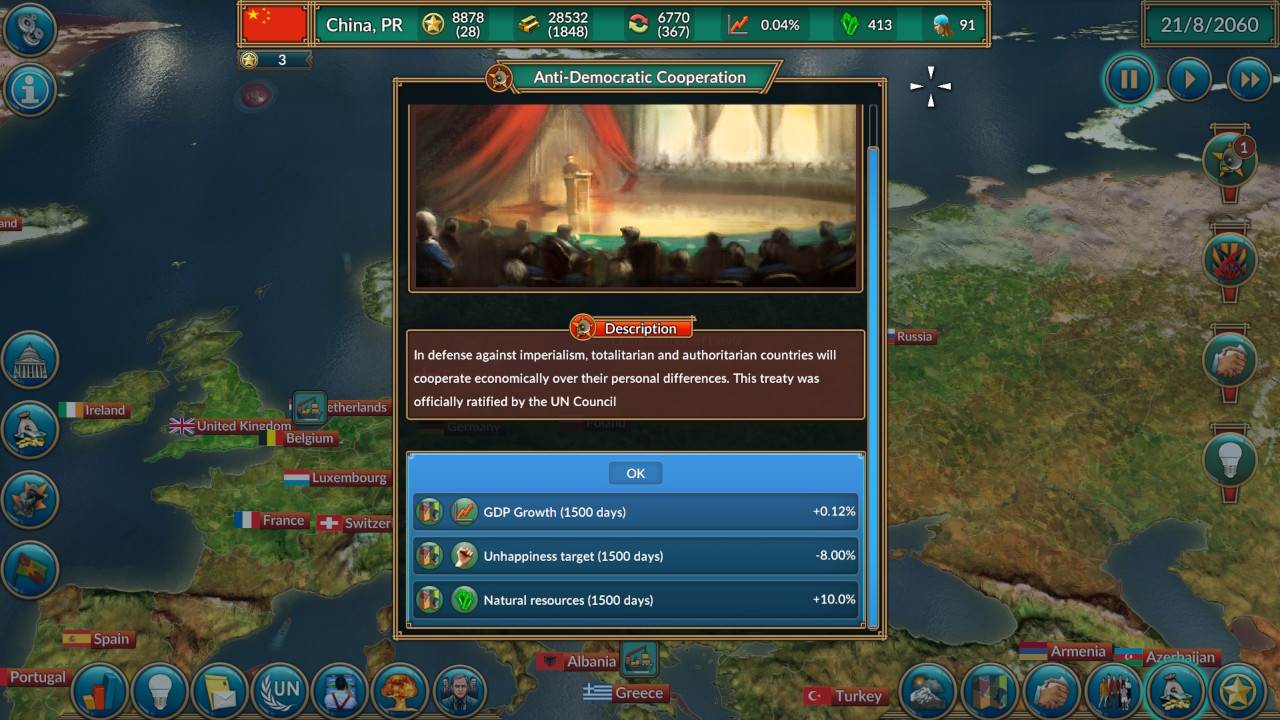Open the weather and terrain panel
This screenshot has height=720, width=1280.
coord(928,691)
